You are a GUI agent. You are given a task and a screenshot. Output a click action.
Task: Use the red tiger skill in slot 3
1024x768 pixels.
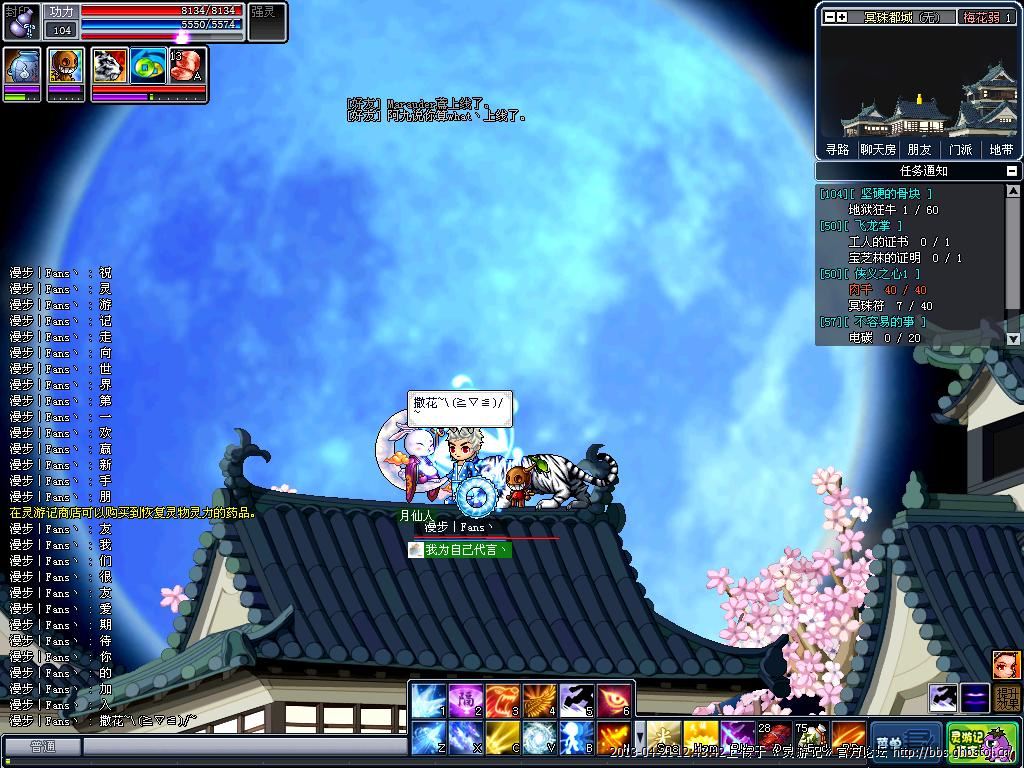[x=502, y=701]
